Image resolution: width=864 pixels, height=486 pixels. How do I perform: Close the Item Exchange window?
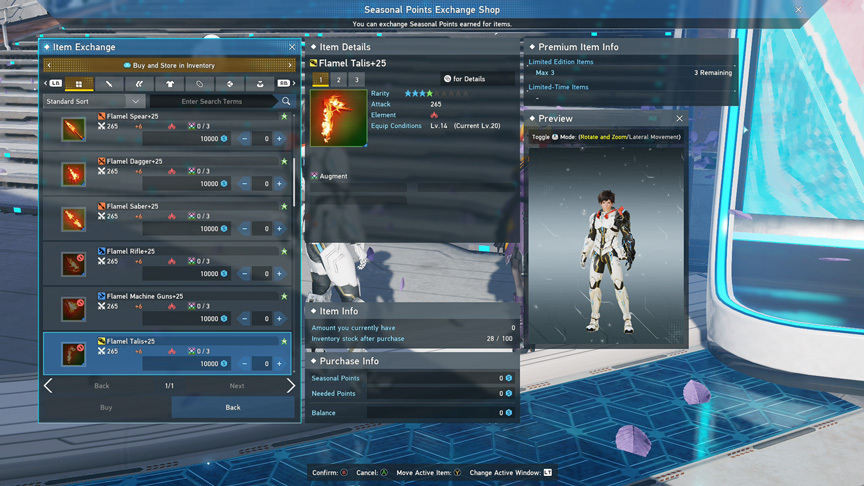[292, 47]
